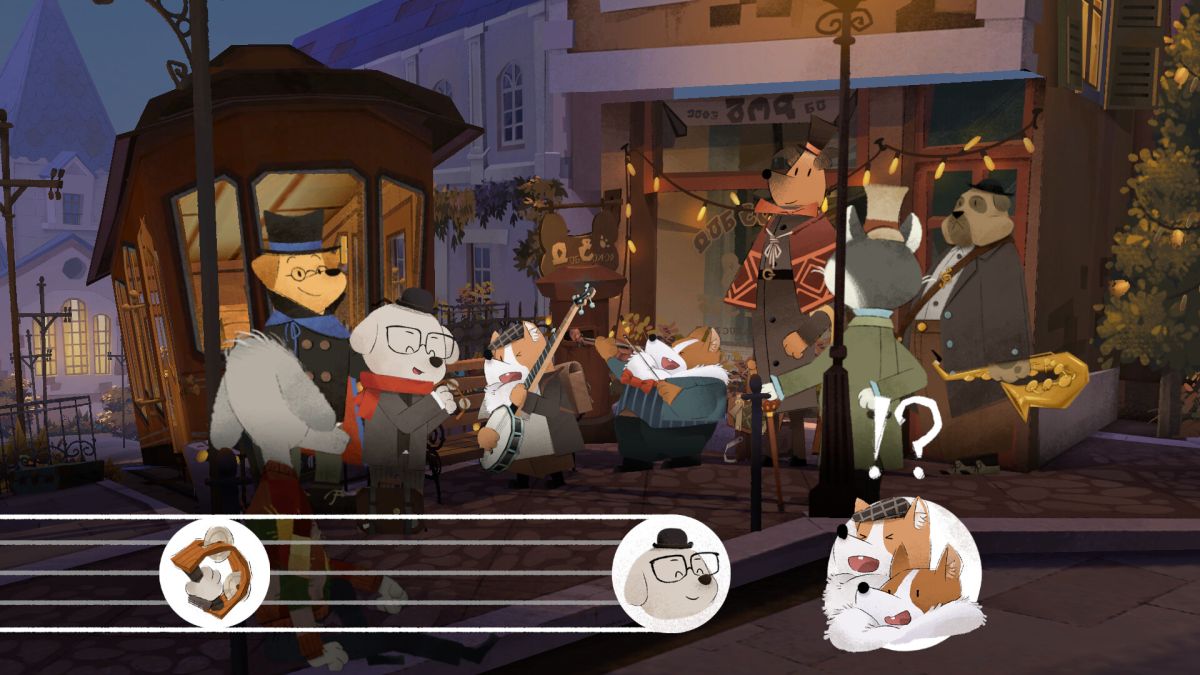The image size is (1200, 675).
Task: Tap the two singing foxes bubble
Action: coord(901,573)
